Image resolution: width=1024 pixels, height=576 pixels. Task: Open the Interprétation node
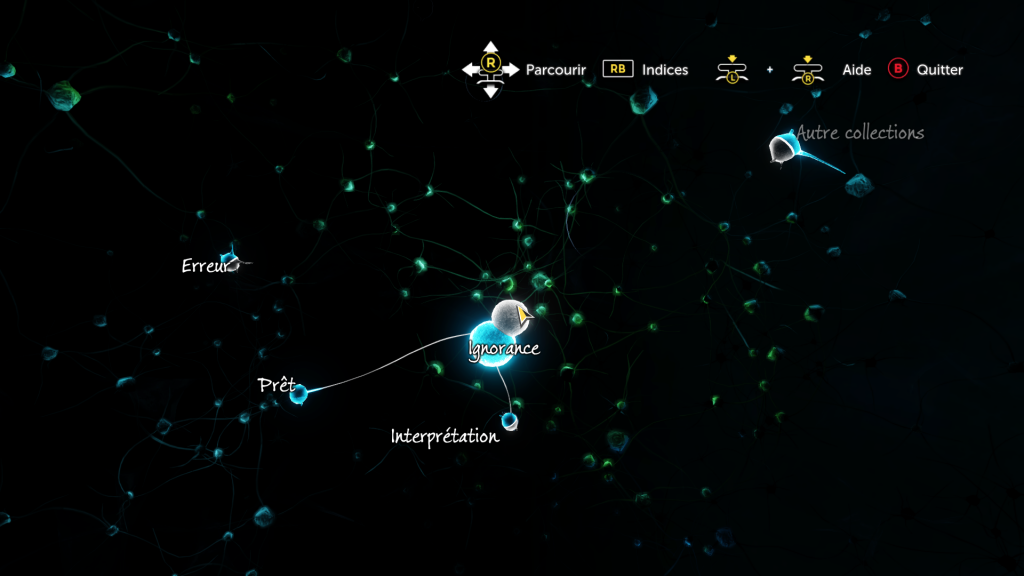point(509,419)
